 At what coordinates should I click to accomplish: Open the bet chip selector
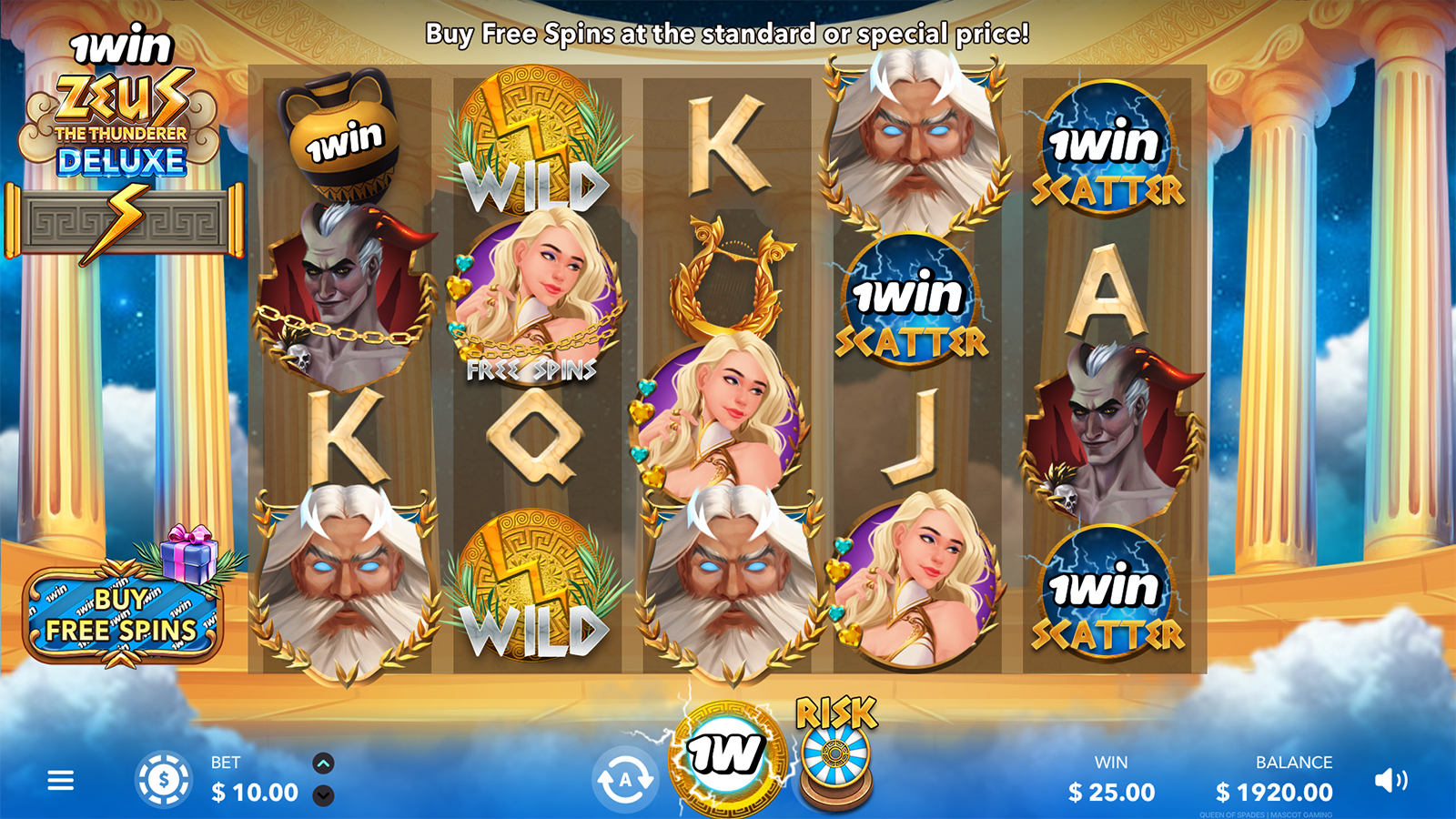163,780
